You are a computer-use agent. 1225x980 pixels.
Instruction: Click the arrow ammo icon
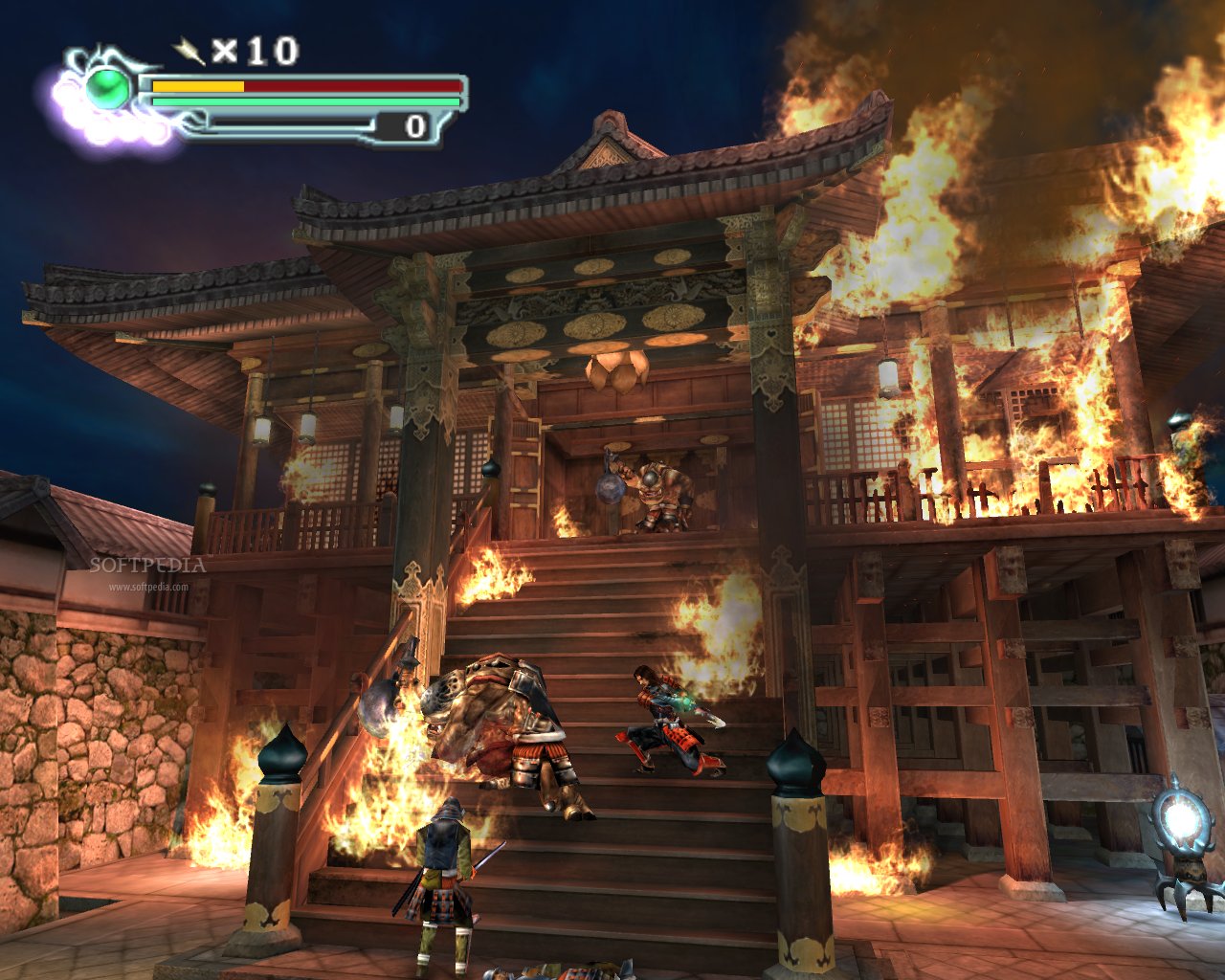(x=188, y=49)
